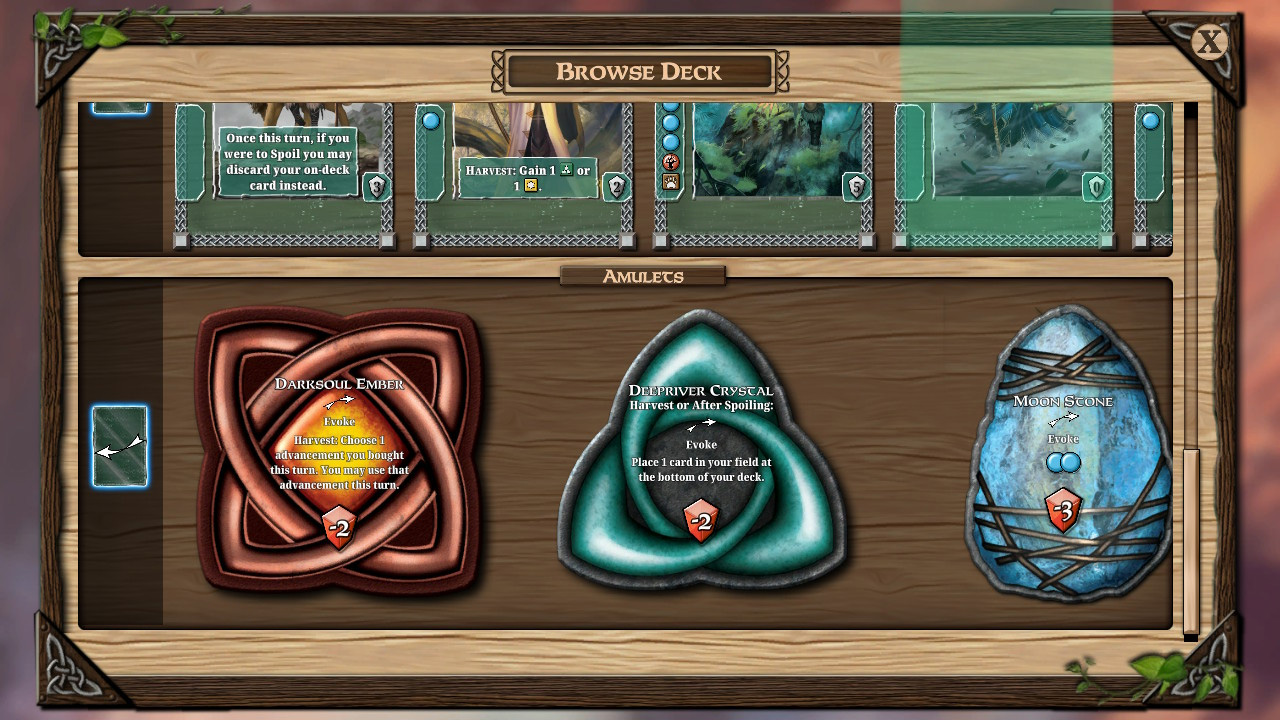This screenshot has width=1280, height=720.
Task: Click the shield badge showing 2
Action: [617, 188]
